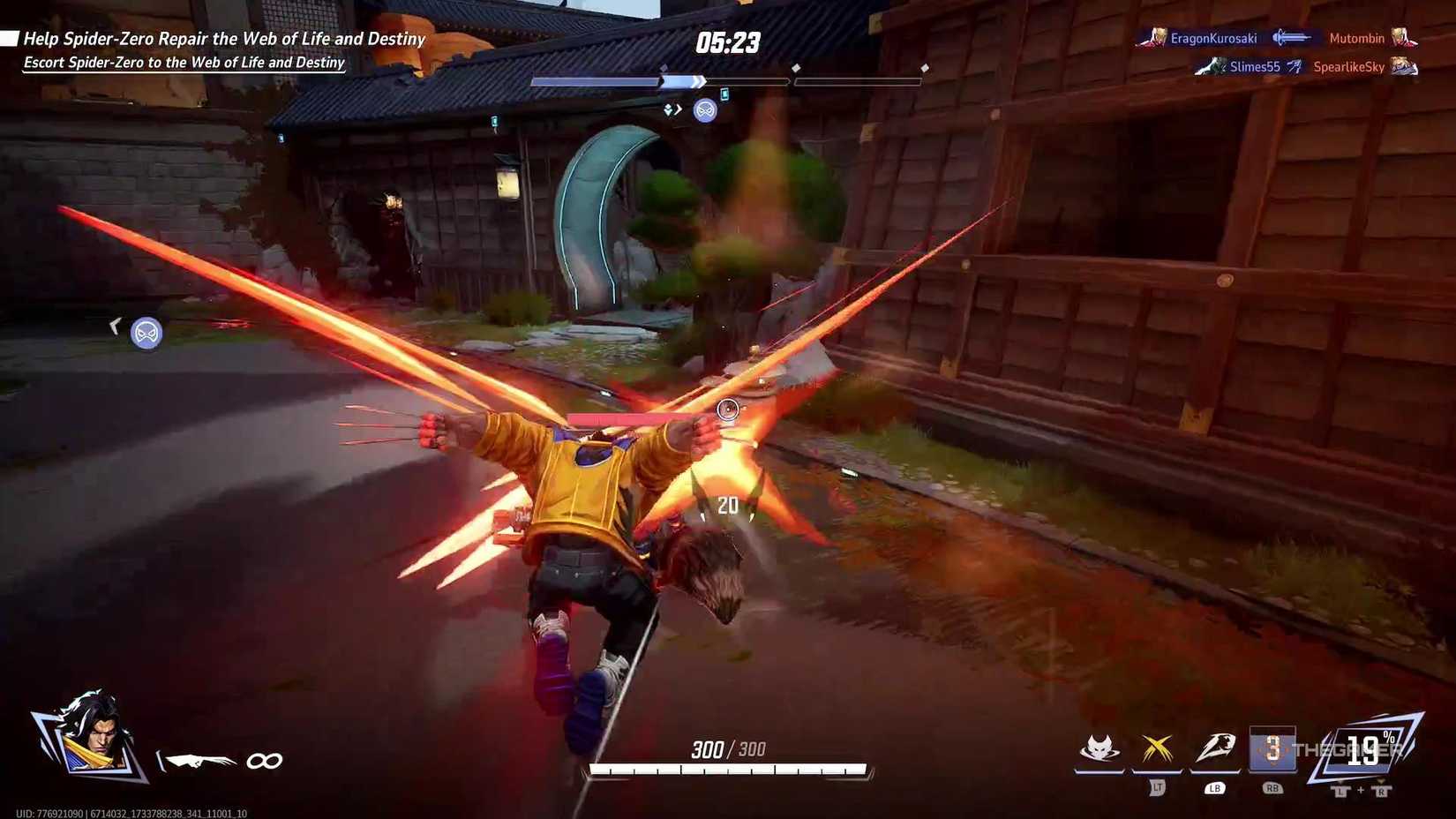The image size is (1456, 819).
Task: Click EragonKurosaki's hero portrait in the kill feed
Action: (x=1157, y=37)
